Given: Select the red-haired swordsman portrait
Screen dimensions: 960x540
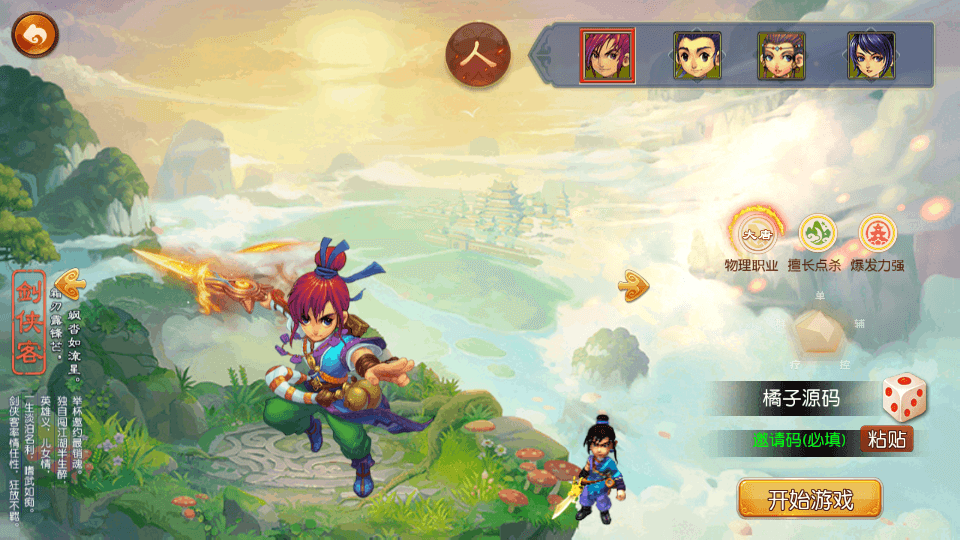Looking at the screenshot, I should (x=607, y=56).
